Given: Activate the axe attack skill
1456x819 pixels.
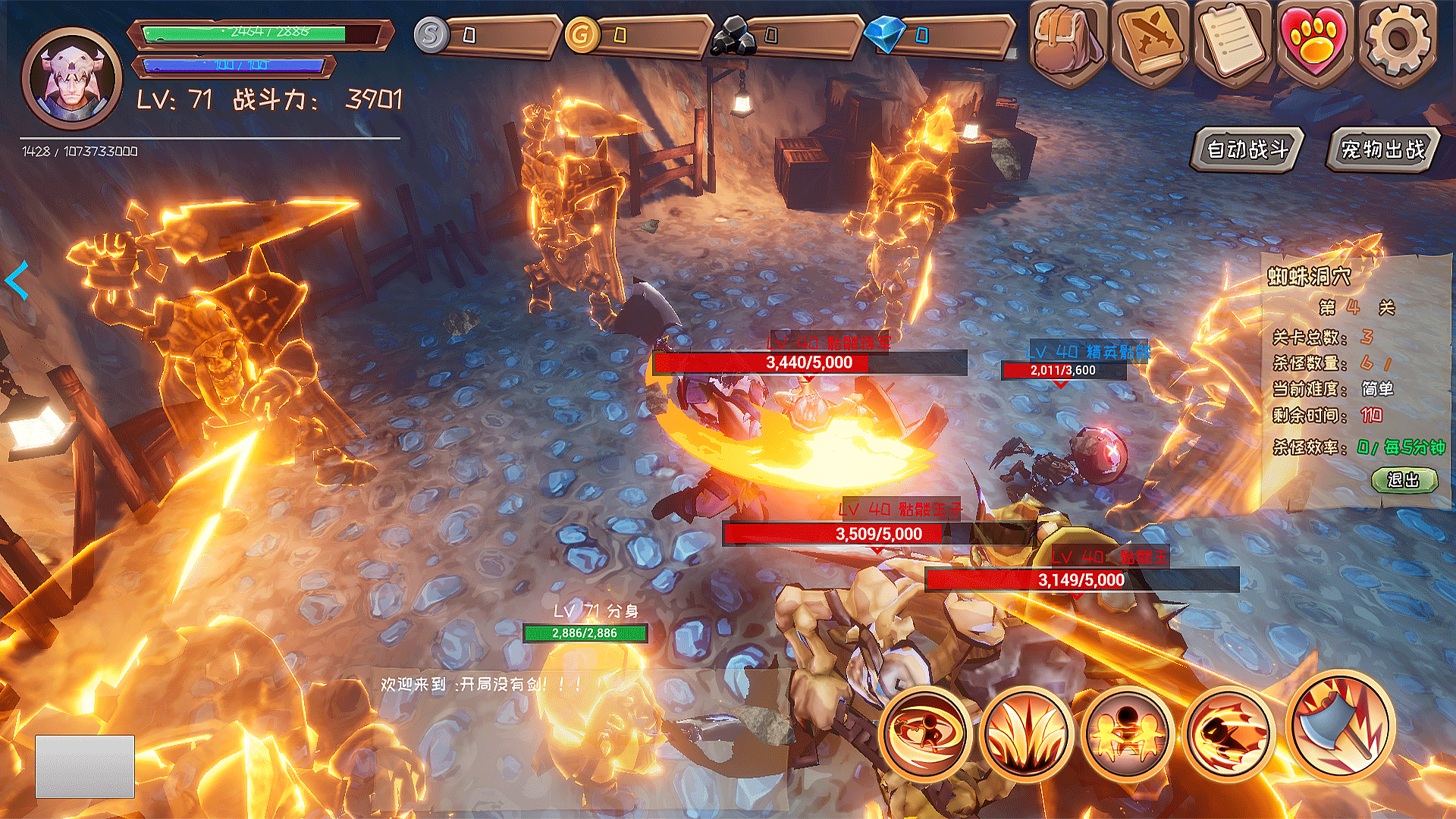Looking at the screenshot, I should point(1340,726).
